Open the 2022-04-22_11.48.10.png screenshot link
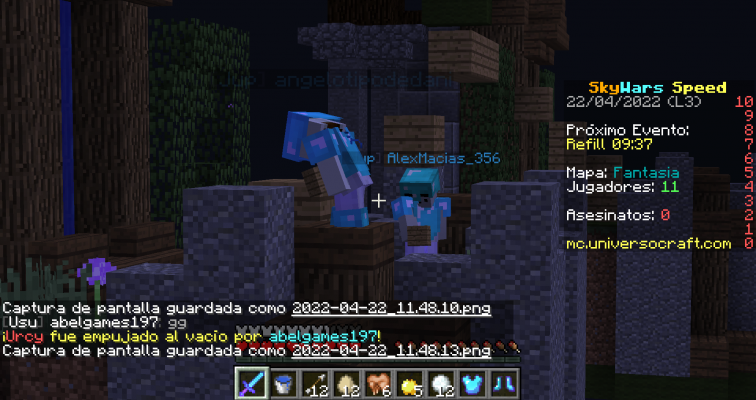 (x=390, y=308)
